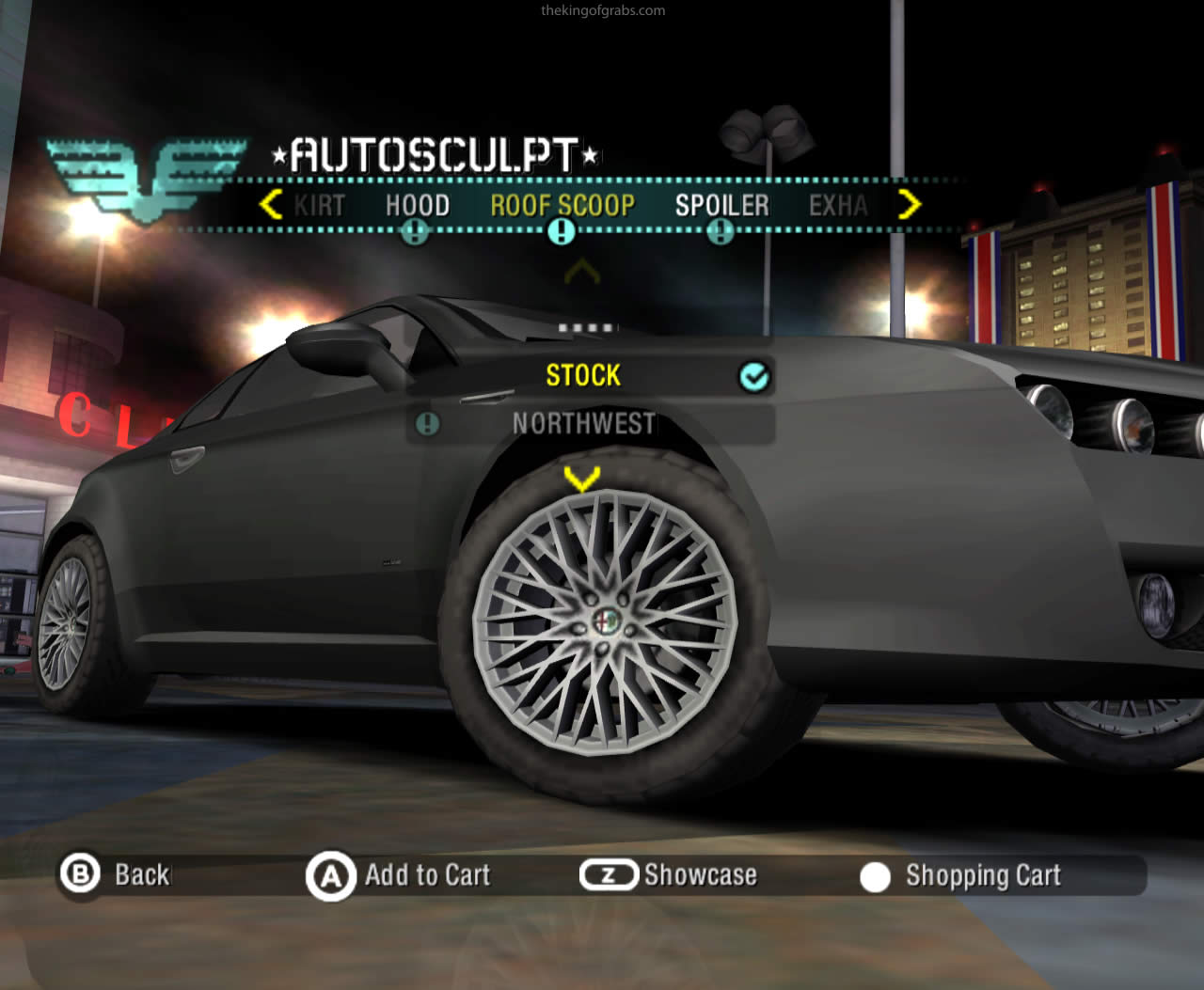Click the down arrow below the parts list
This screenshot has width=1204, height=990.
click(581, 479)
